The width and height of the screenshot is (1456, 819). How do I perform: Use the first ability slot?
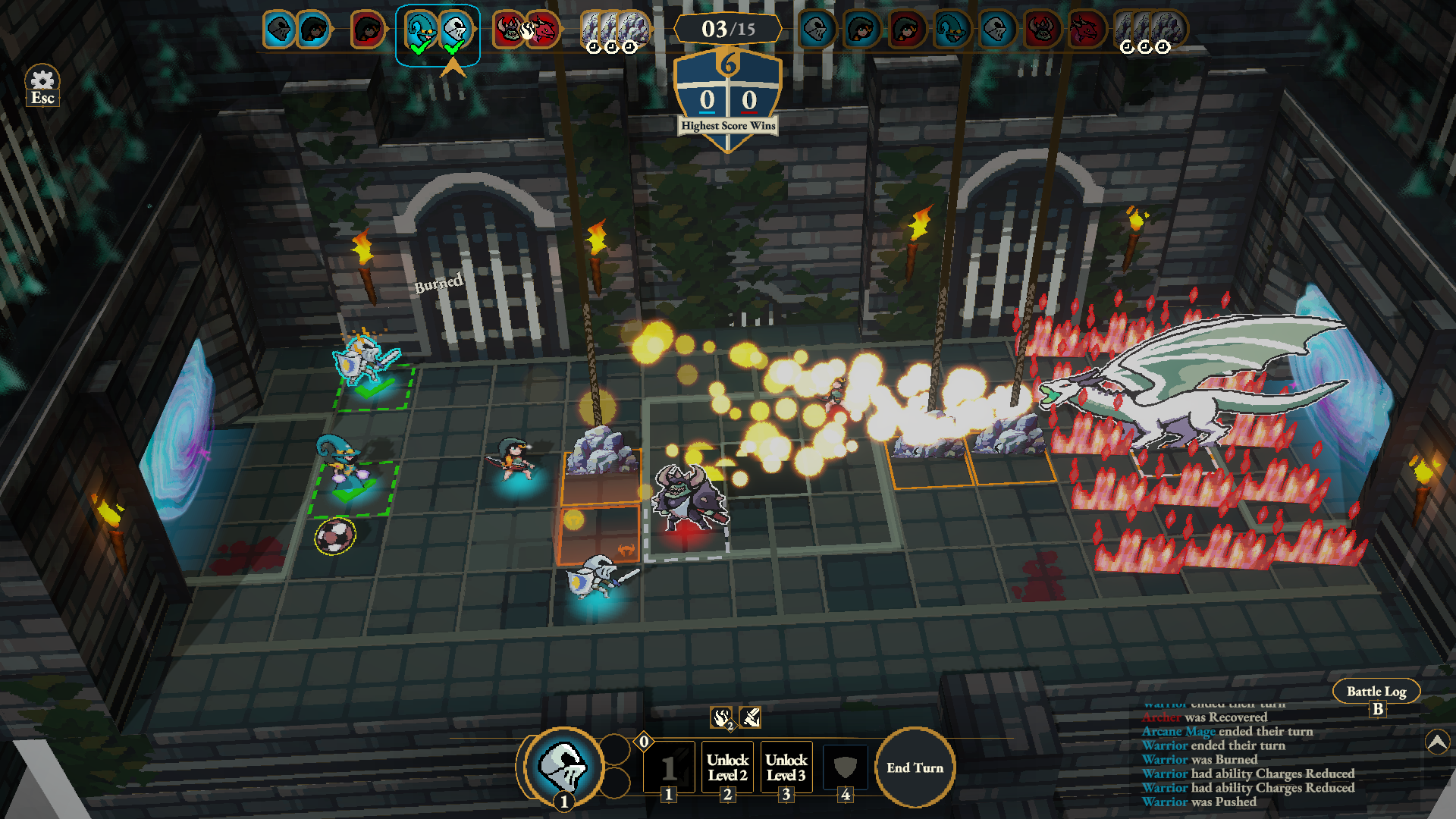pos(668,767)
